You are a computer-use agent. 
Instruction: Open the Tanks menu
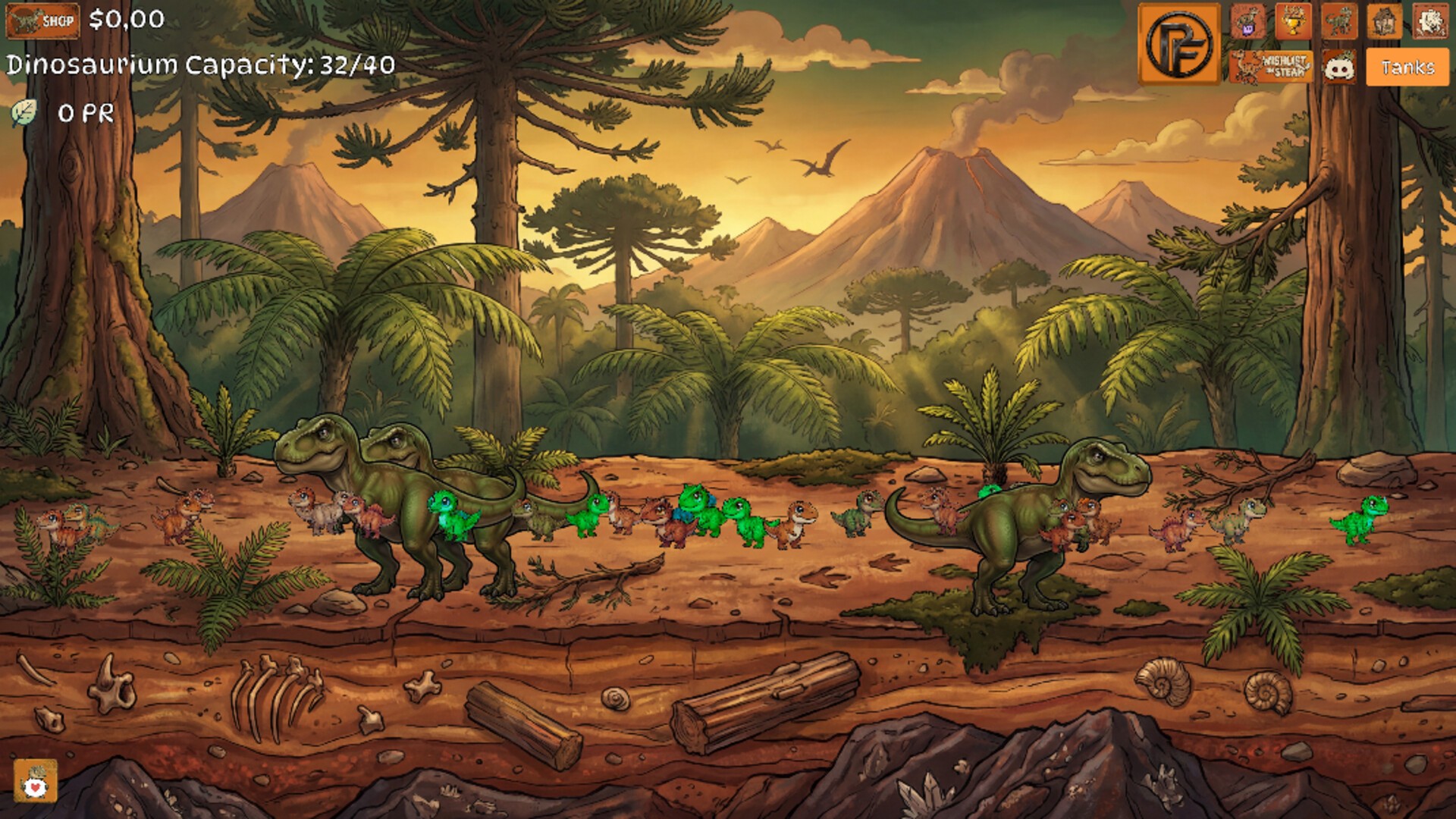tap(1407, 67)
